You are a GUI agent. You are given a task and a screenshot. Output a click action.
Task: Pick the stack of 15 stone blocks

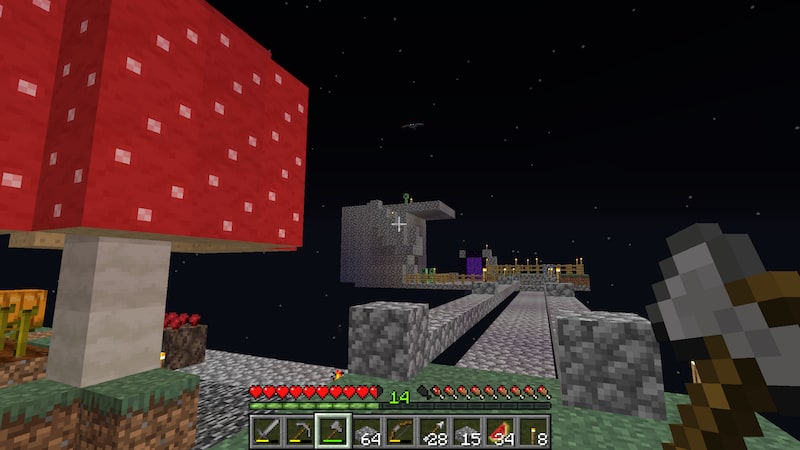[x=468, y=431]
